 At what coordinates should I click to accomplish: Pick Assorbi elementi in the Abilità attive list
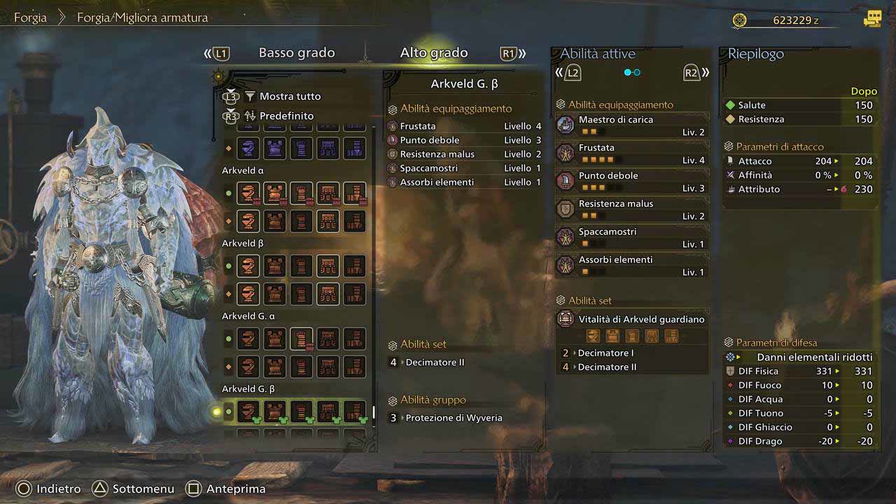click(x=632, y=265)
